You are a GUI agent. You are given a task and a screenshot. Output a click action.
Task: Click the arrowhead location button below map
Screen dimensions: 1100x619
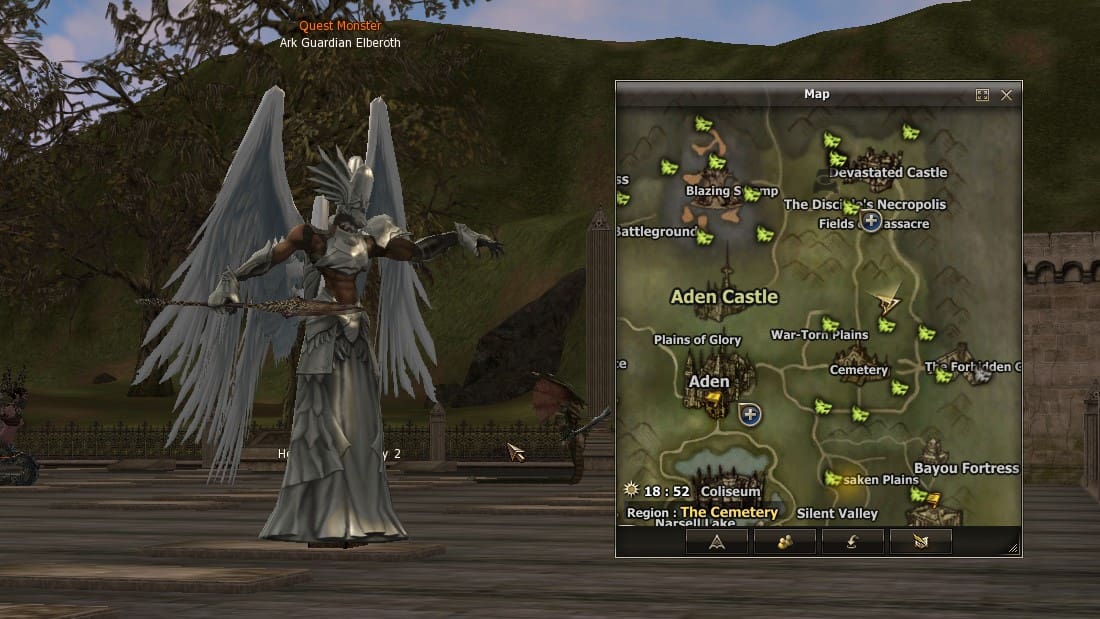point(716,542)
